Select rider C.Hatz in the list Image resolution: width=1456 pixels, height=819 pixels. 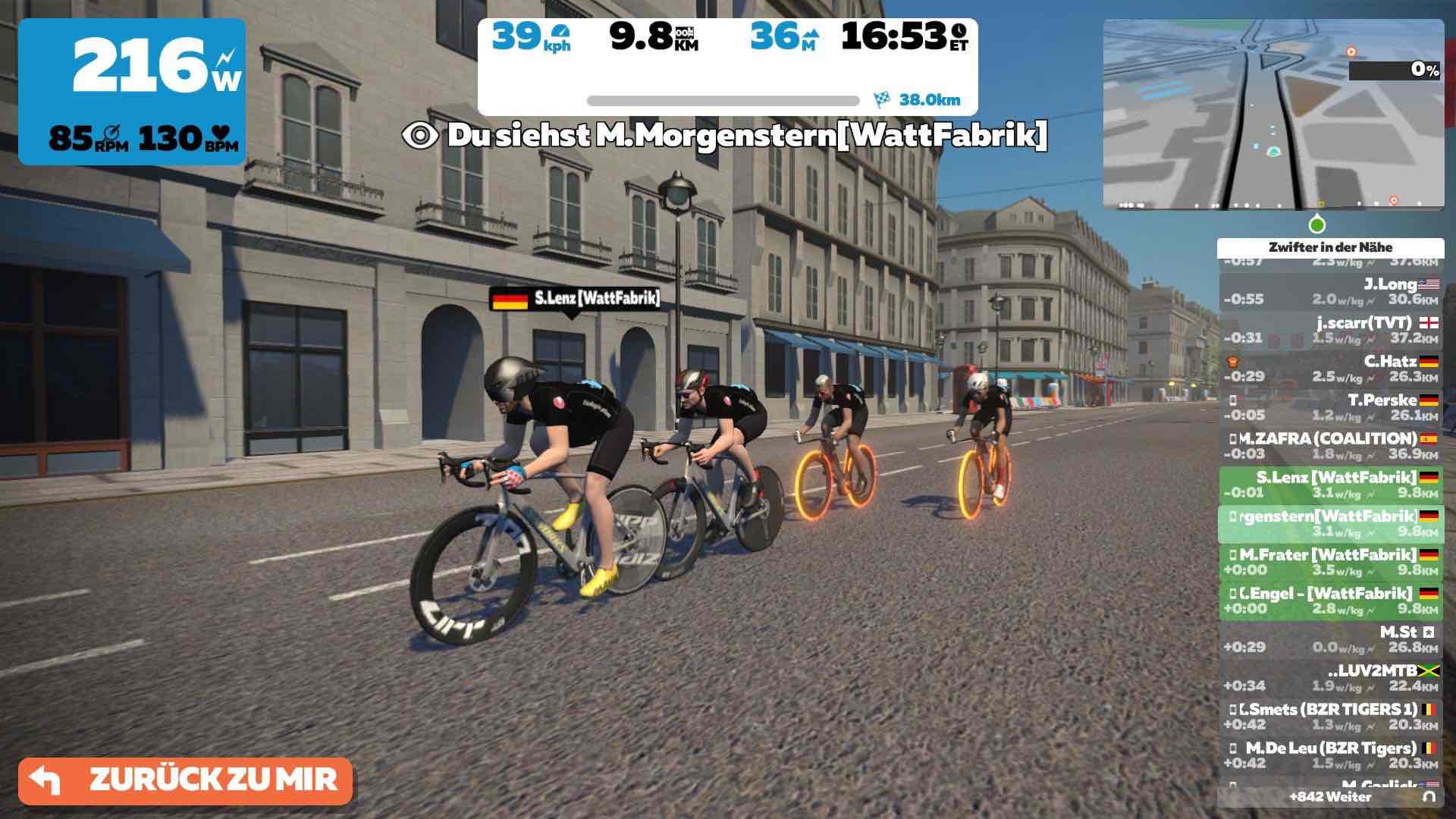click(1331, 369)
